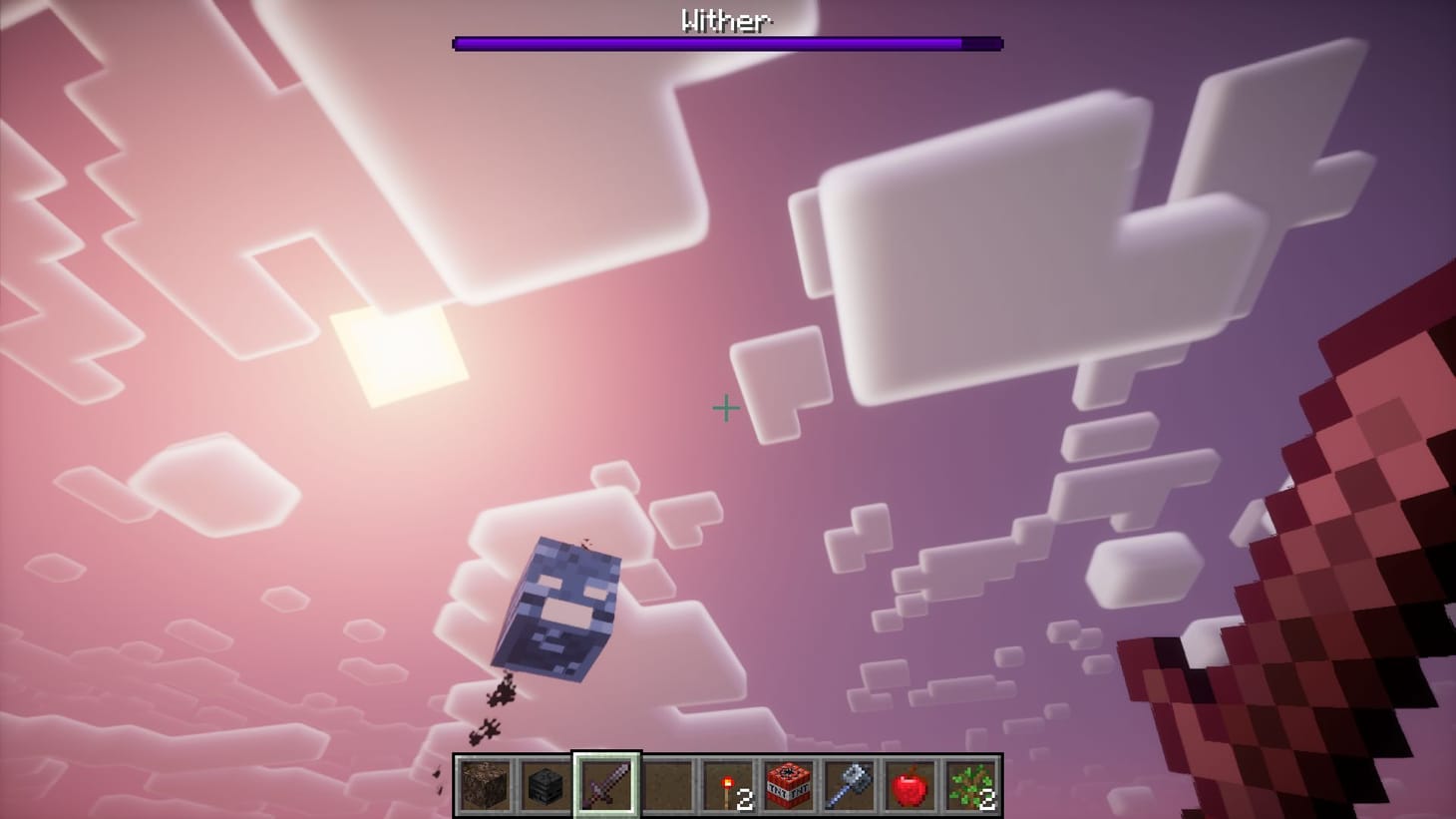Select the TNT block item

point(787,786)
